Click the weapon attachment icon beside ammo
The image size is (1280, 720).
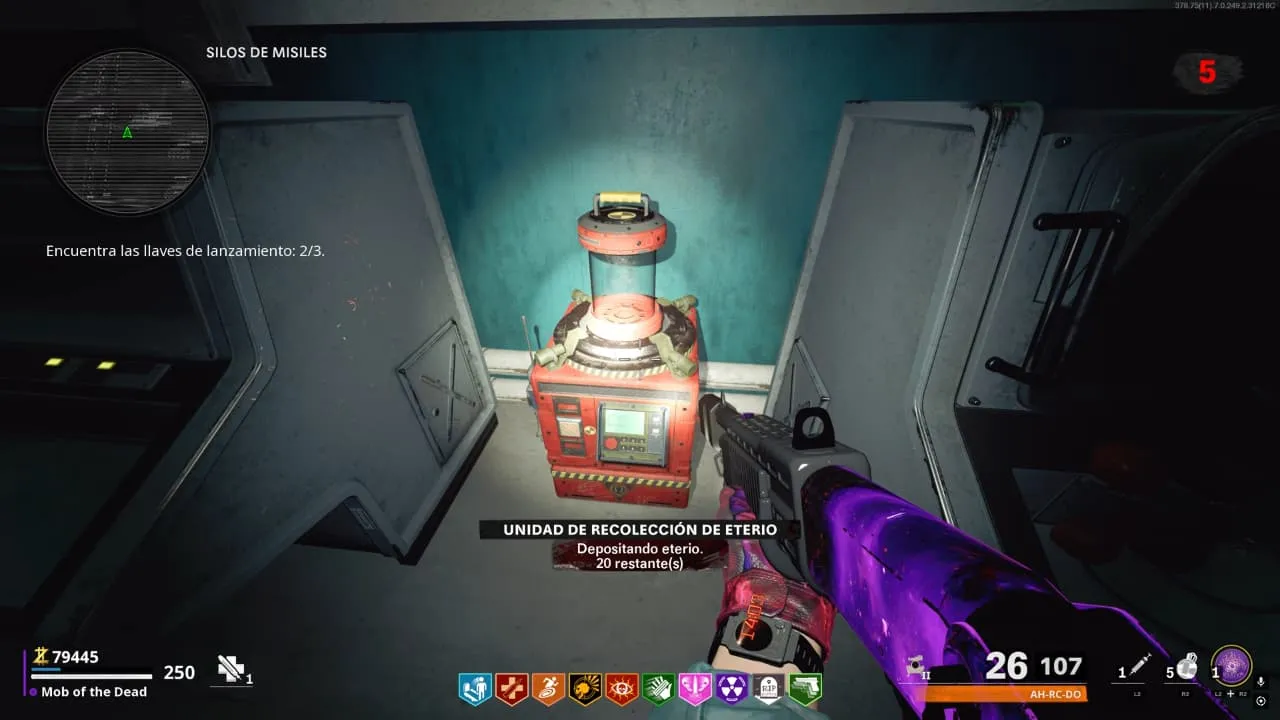(914, 666)
